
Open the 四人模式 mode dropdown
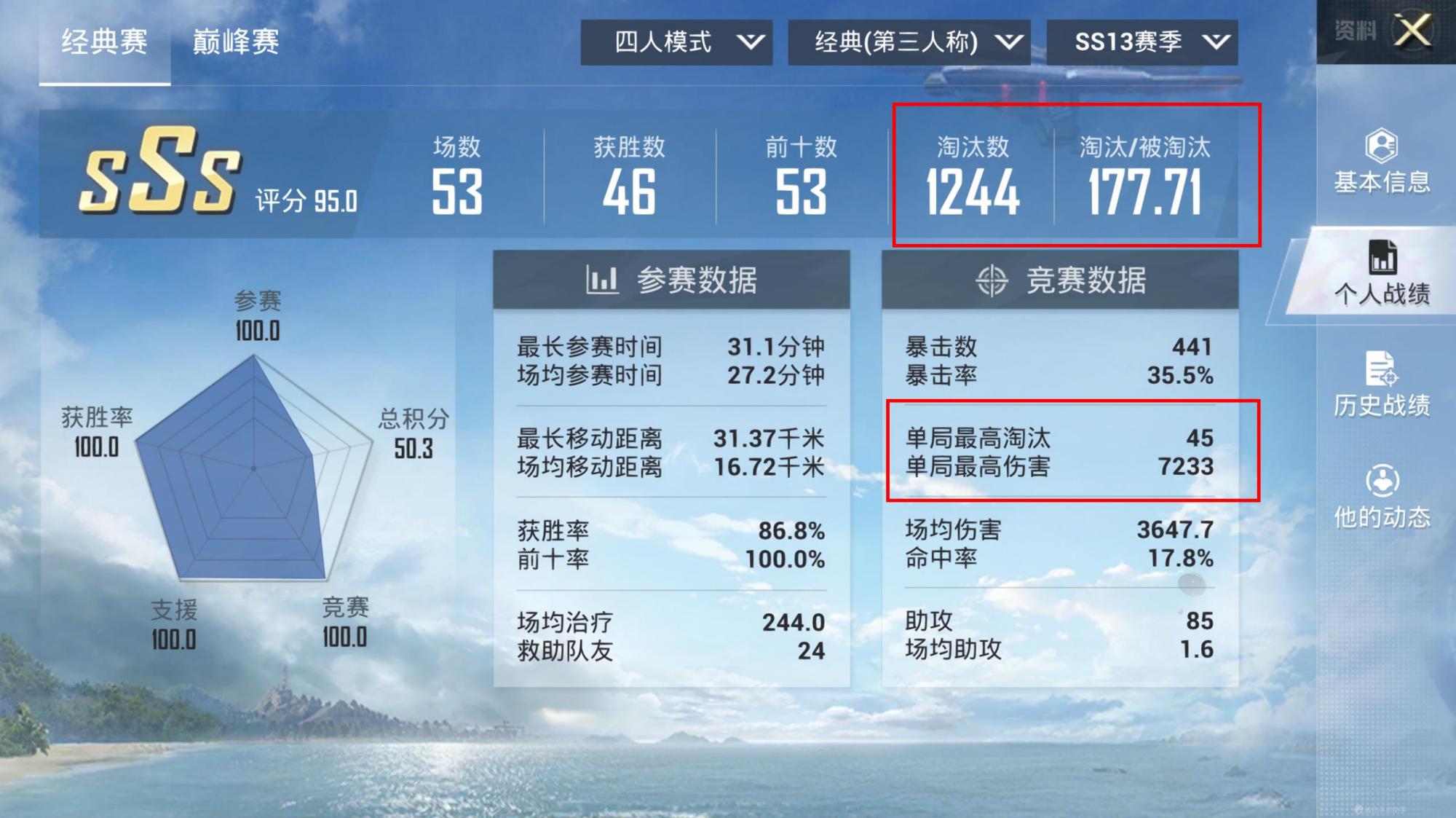point(676,42)
